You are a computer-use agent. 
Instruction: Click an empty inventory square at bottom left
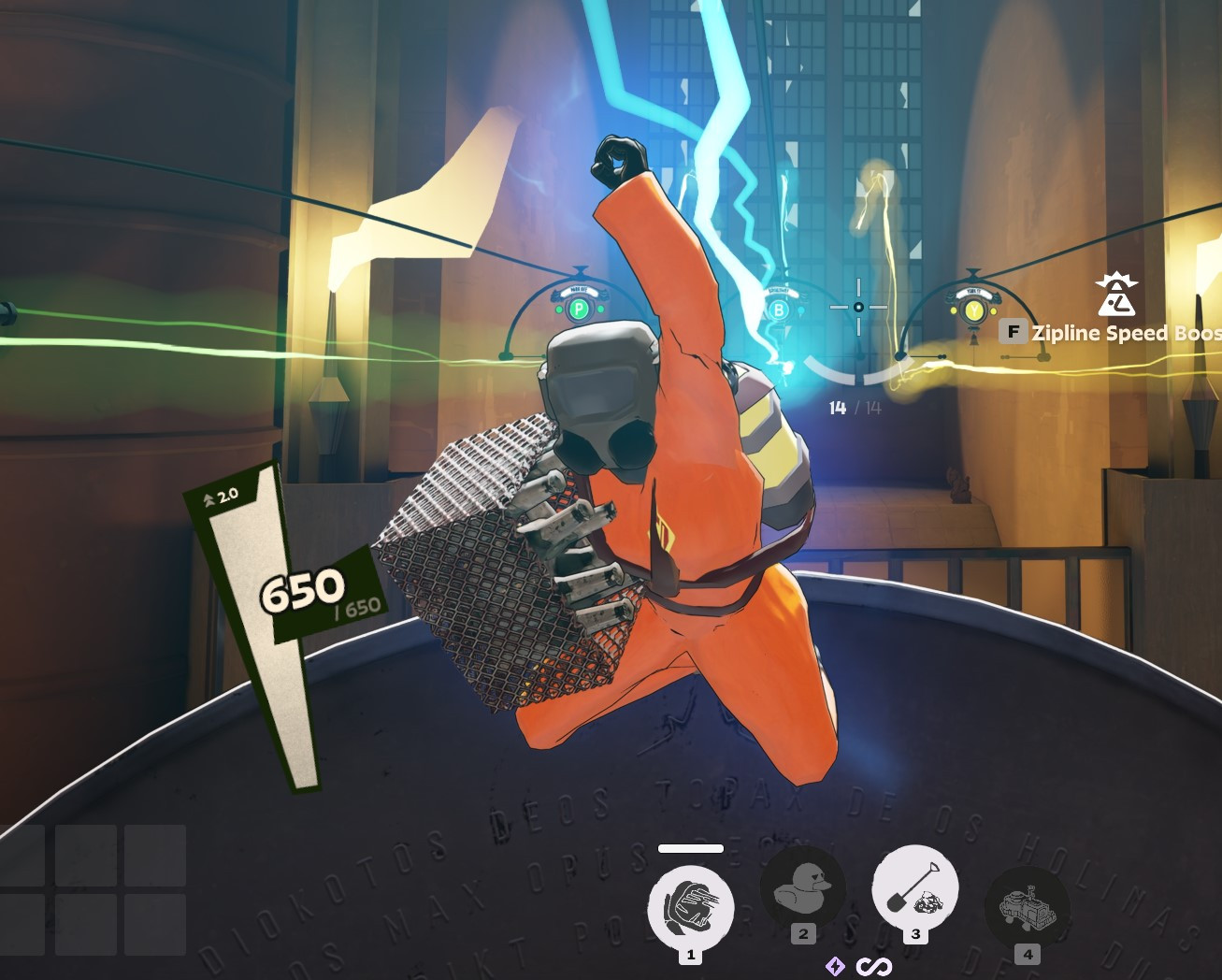point(86,856)
